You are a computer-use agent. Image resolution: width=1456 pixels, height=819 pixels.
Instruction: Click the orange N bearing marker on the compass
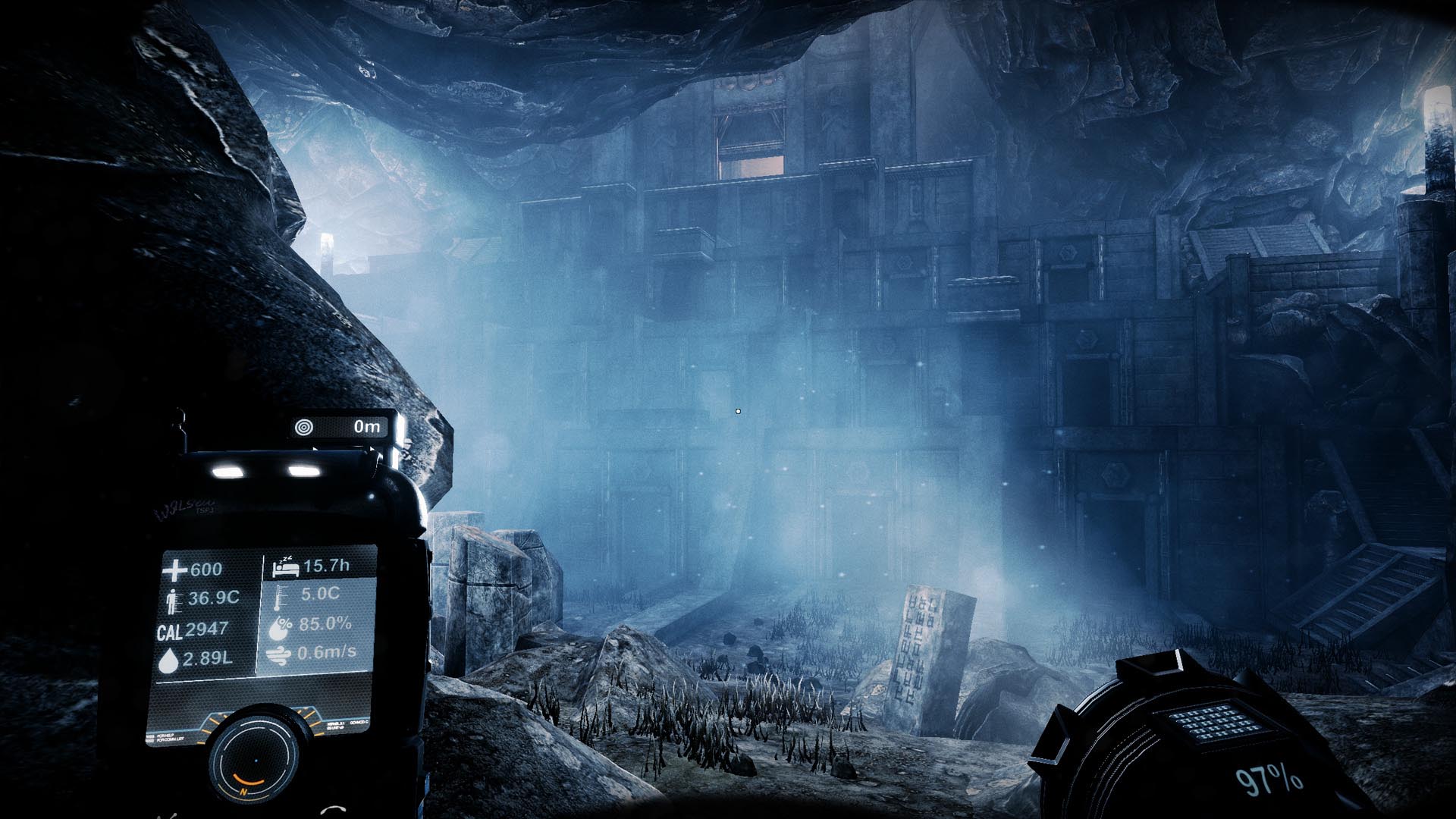click(243, 792)
